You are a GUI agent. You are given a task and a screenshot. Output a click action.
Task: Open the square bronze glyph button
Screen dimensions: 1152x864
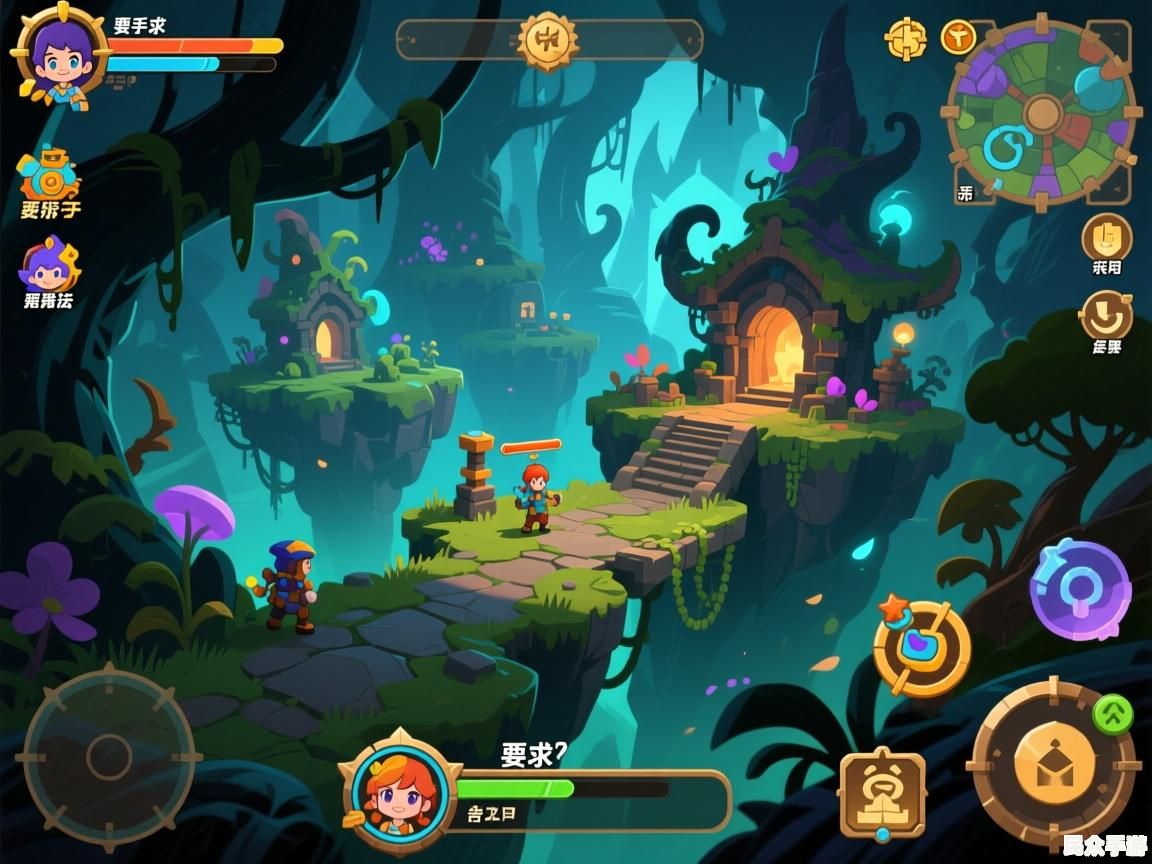tap(882, 793)
